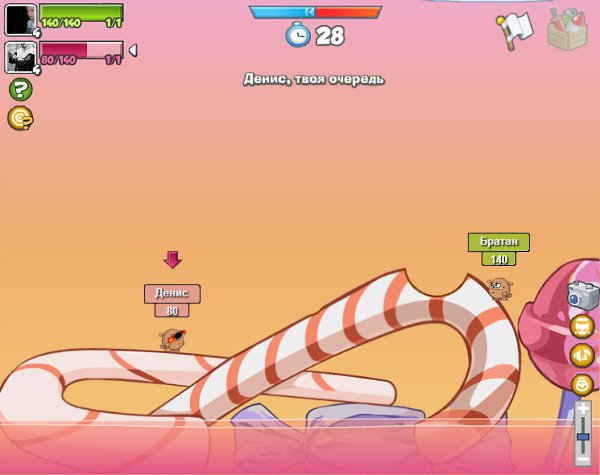Zoom in with the plus button
Screen dimensions: 600x475
(x=583, y=407)
